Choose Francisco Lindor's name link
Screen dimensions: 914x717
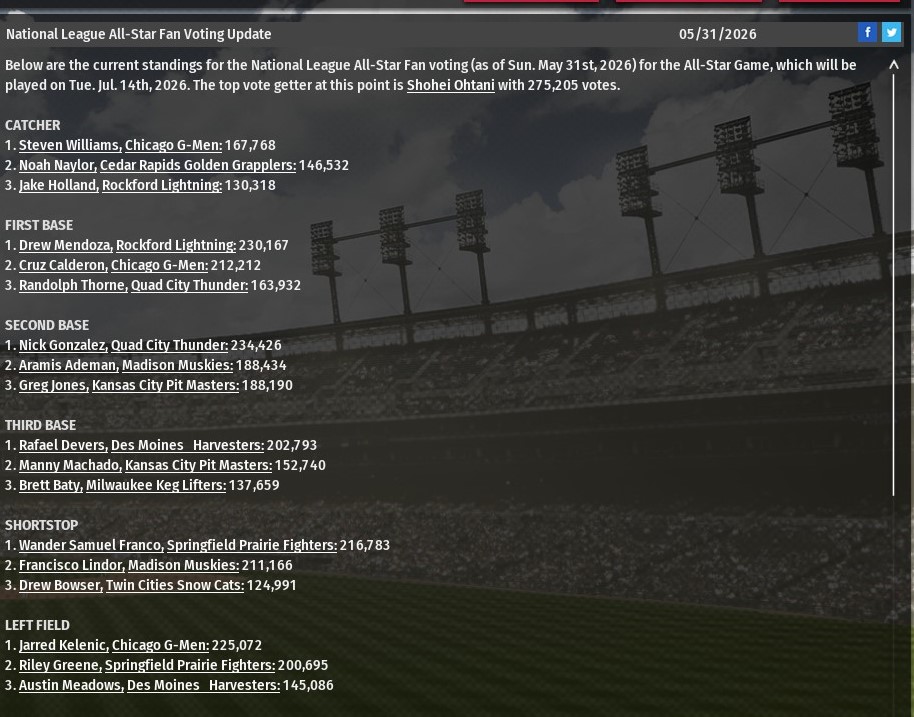click(x=71, y=565)
